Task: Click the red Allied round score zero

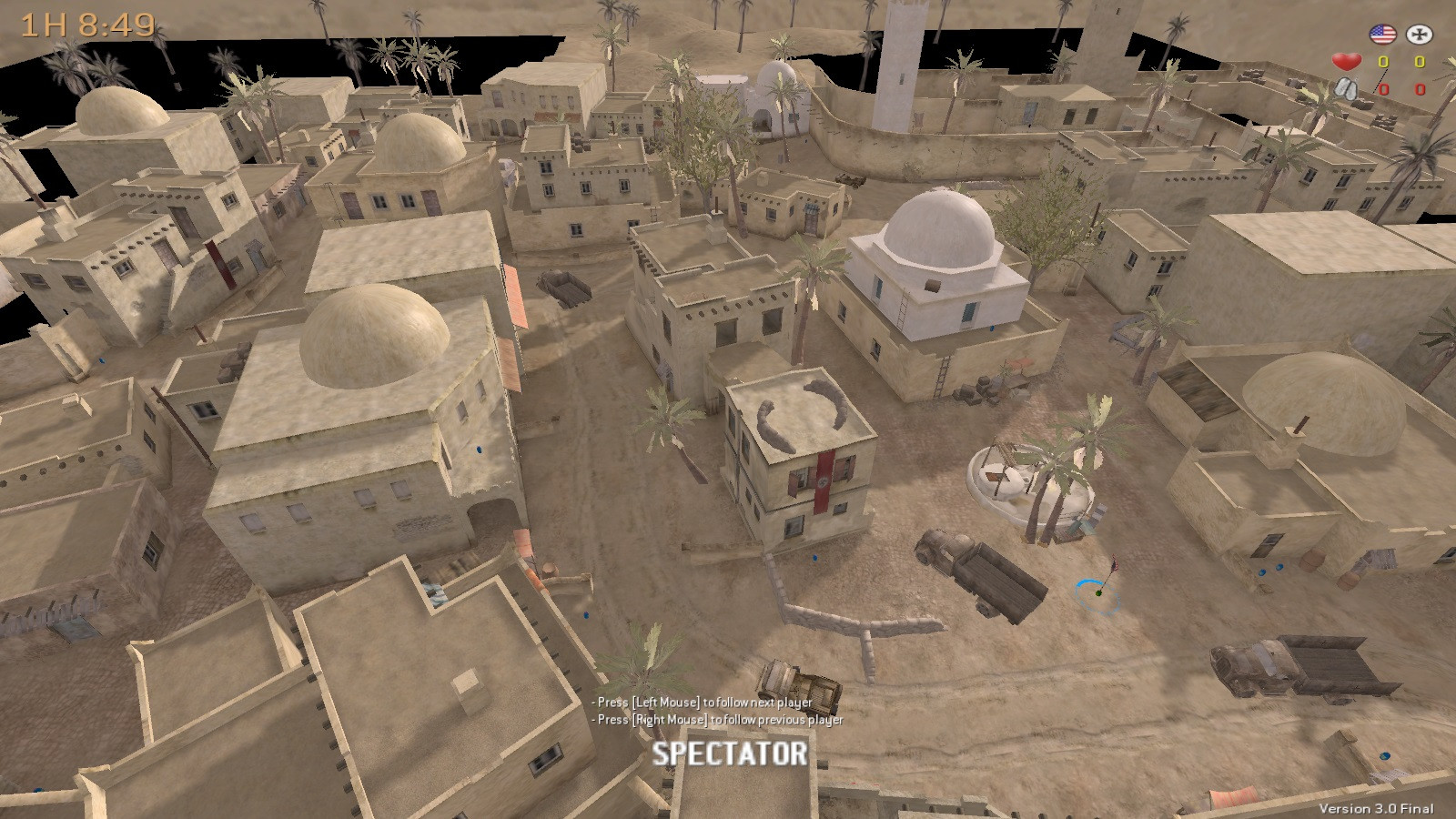Action: (1383, 91)
